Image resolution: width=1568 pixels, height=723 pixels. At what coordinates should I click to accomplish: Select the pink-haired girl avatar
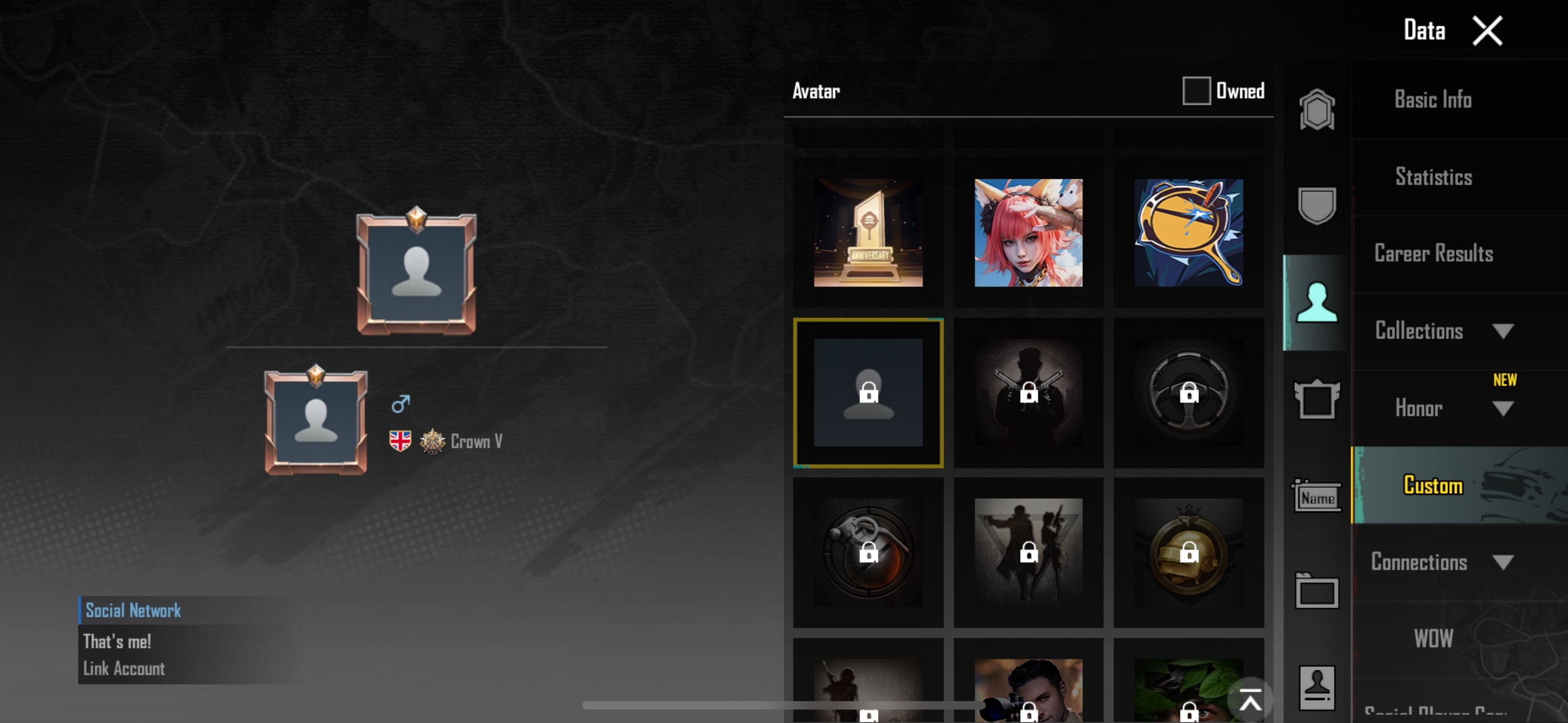click(x=1028, y=233)
